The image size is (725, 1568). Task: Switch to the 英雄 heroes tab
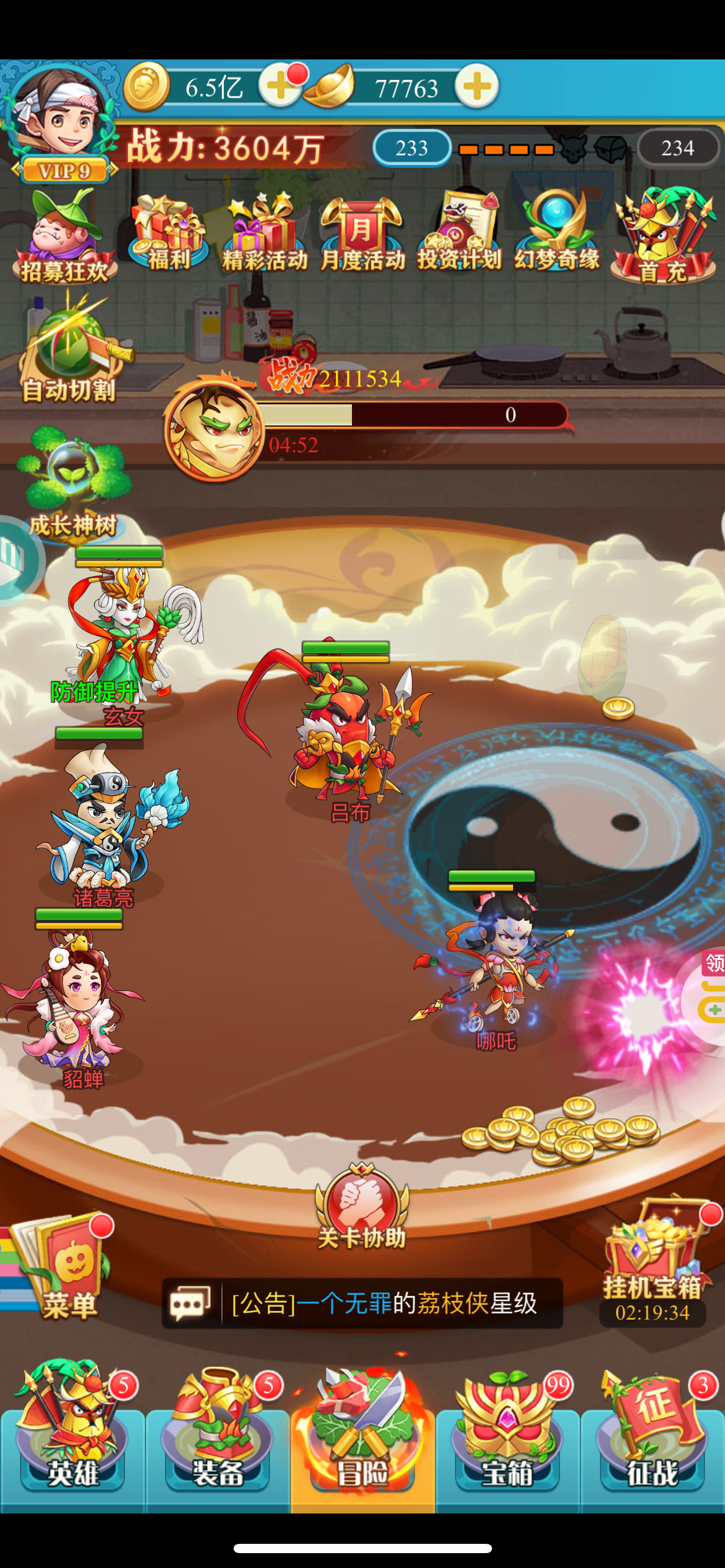[x=72, y=1437]
